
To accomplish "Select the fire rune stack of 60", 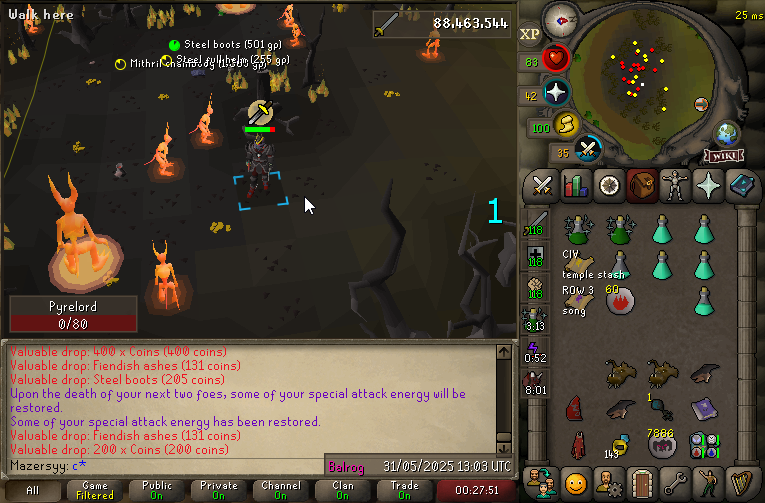I will point(620,298).
